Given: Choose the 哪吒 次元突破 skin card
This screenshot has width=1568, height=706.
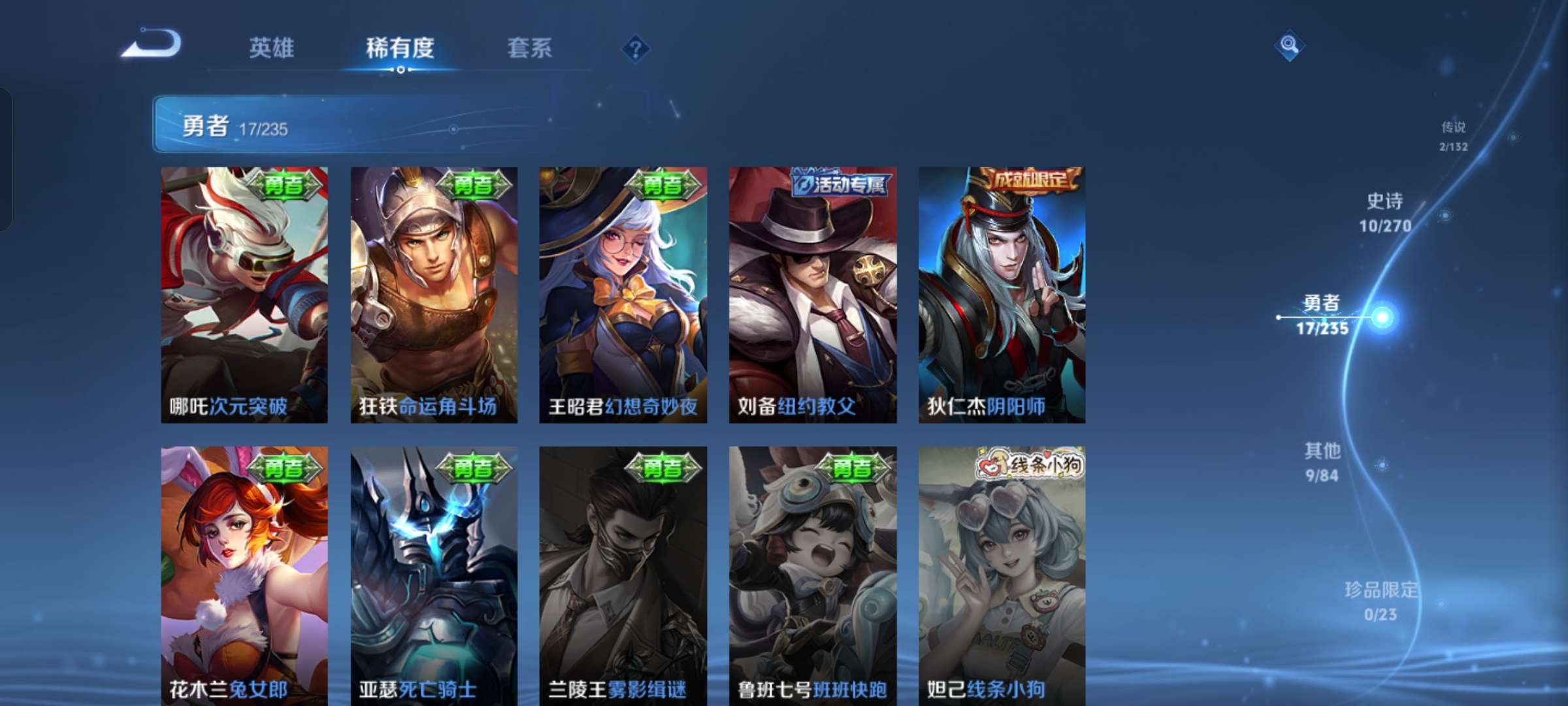Looking at the screenshot, I should tap(244, 295).
